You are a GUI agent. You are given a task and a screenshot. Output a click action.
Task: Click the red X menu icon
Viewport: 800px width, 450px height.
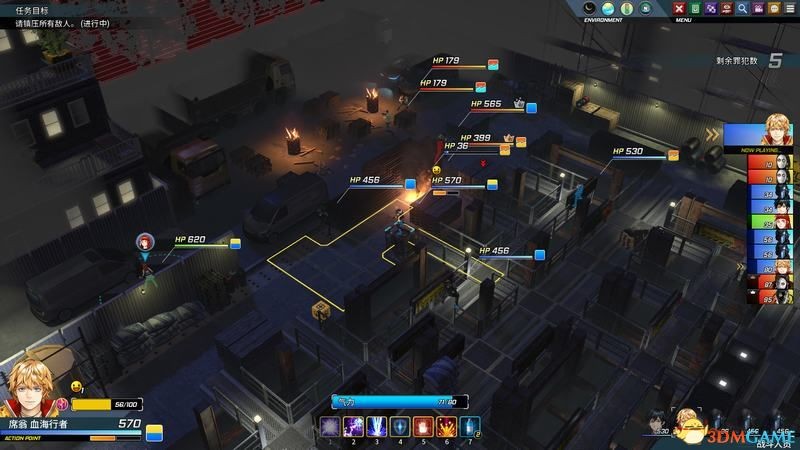coord(680,9)
